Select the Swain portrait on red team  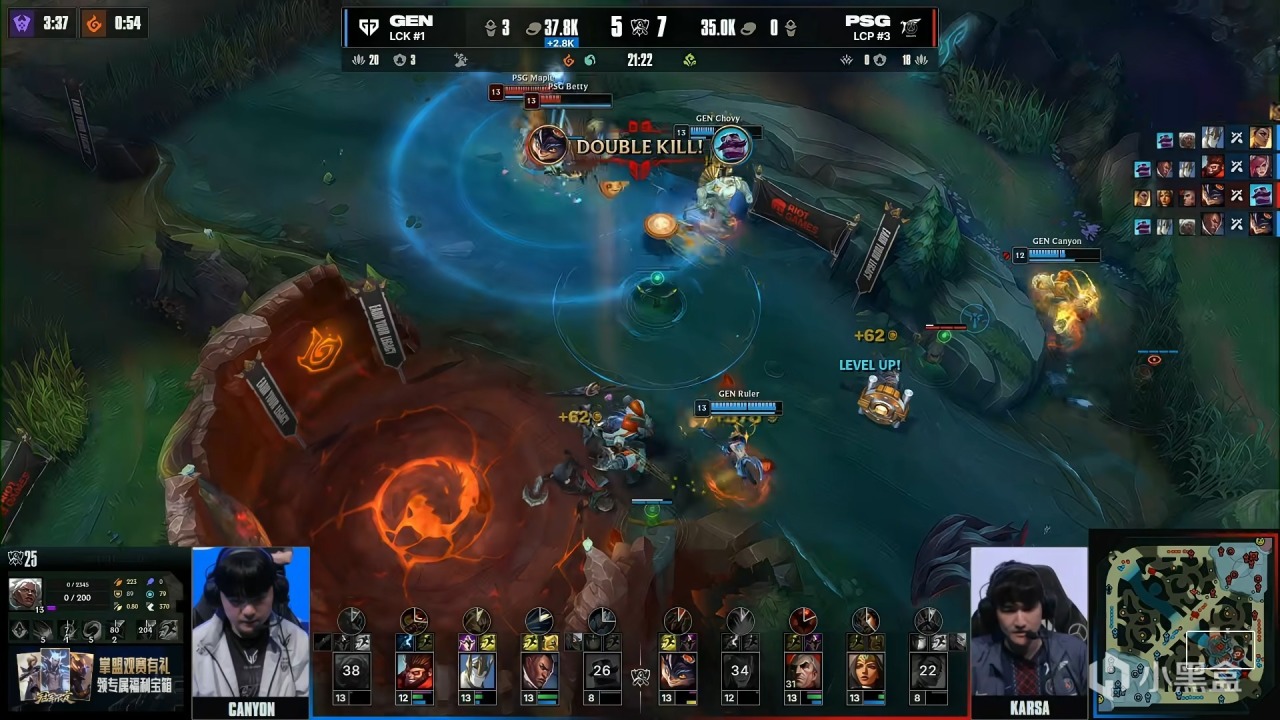point(802,670)
